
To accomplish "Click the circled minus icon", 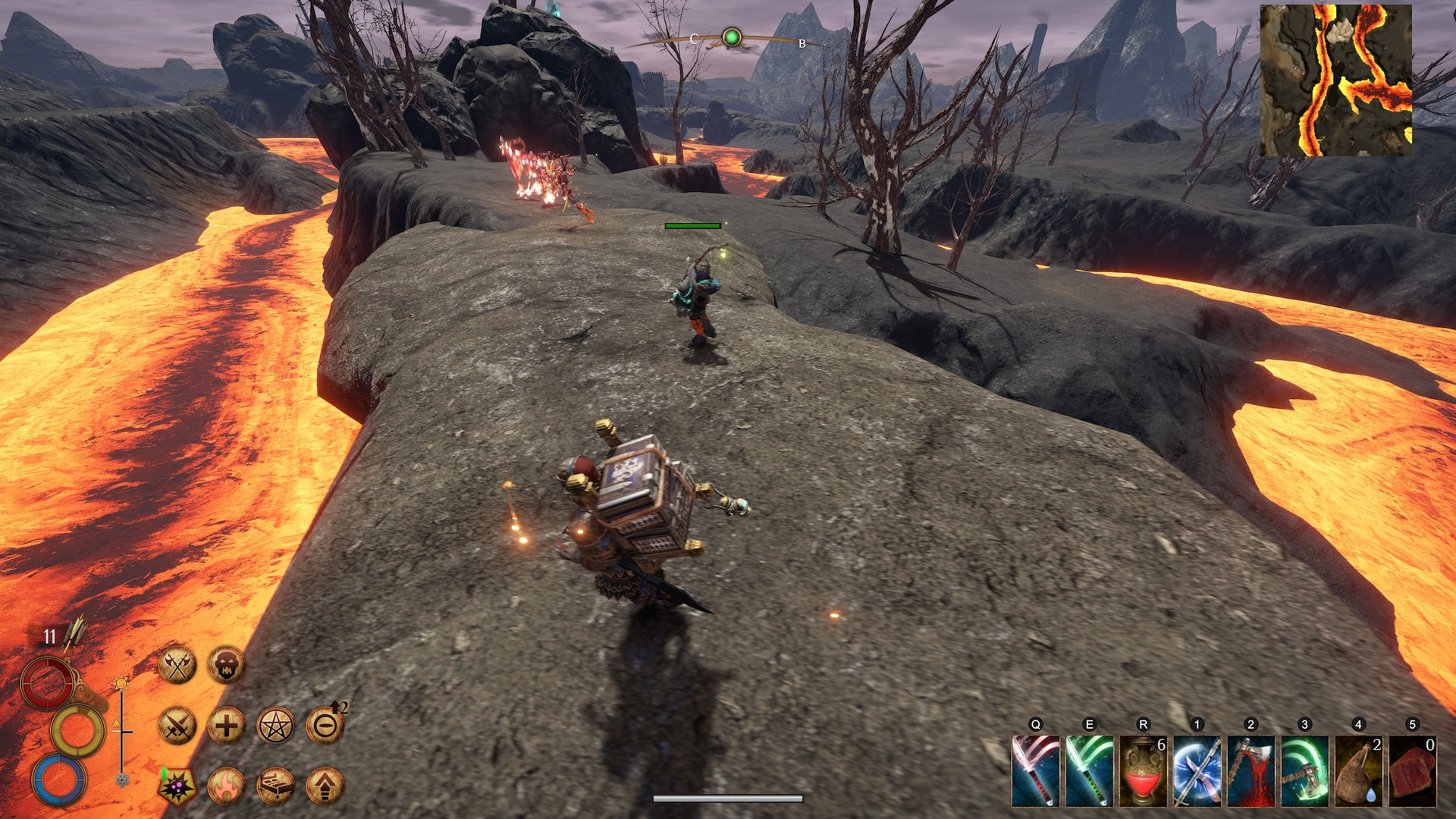I will (x=325, y=726).
